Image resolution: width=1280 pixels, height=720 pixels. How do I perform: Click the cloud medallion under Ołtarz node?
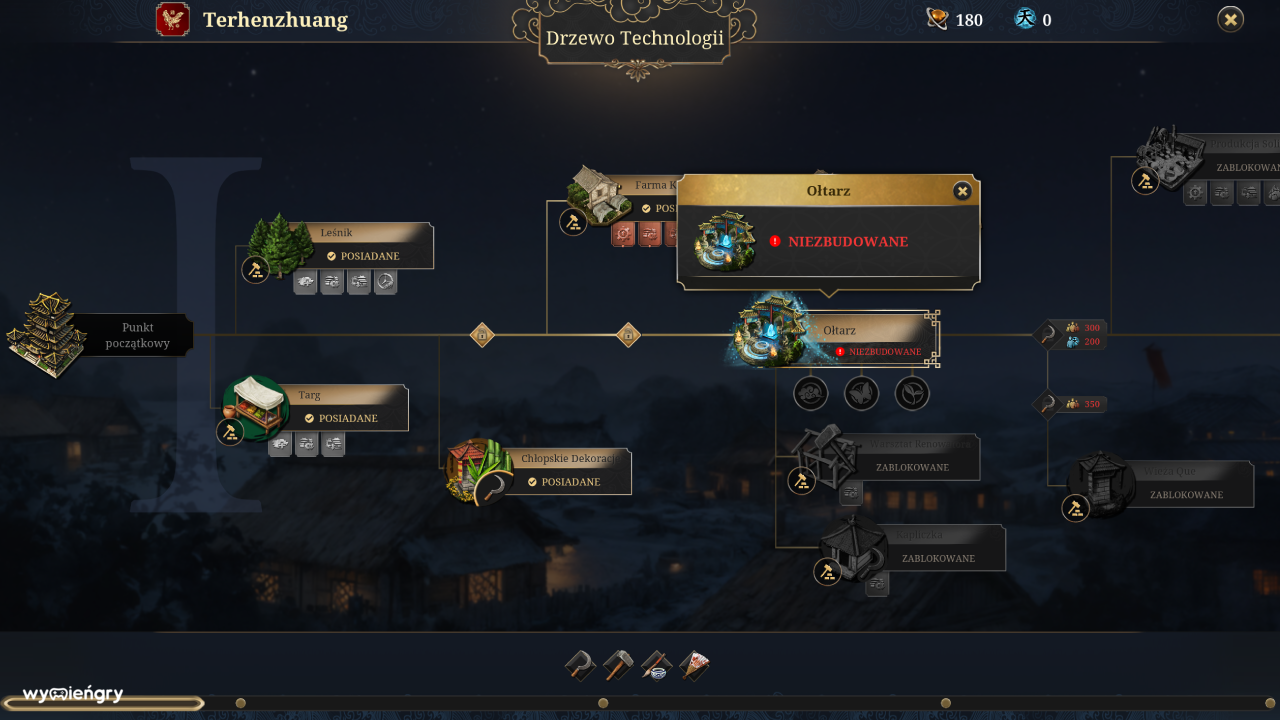810,392
